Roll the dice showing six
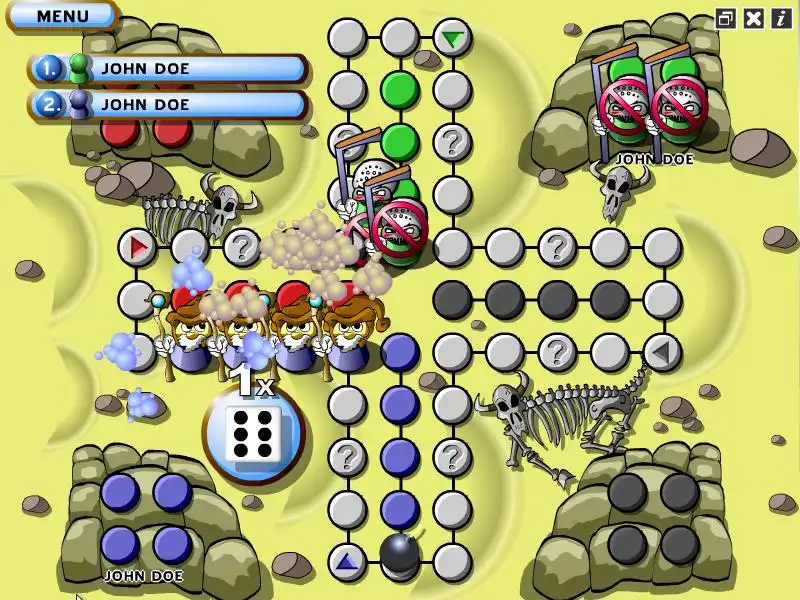This screenshot has height=600, width=800. [253, 435]
